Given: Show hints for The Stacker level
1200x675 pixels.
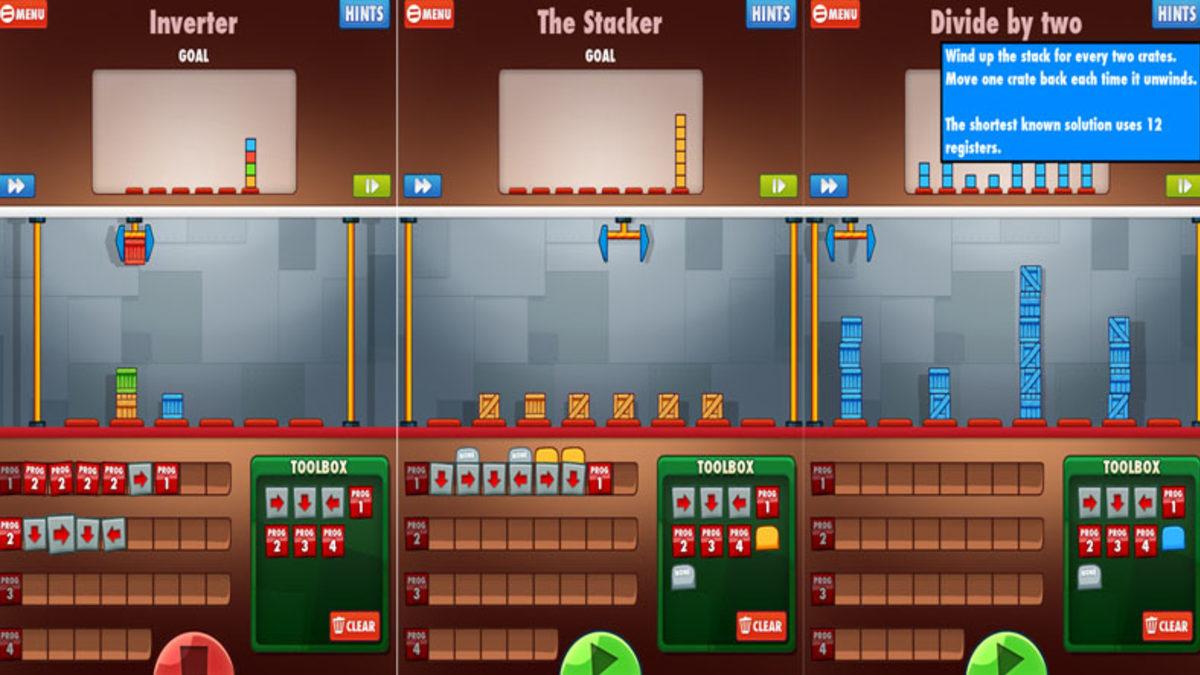Looking at the screenshot, I should point(771,13).
